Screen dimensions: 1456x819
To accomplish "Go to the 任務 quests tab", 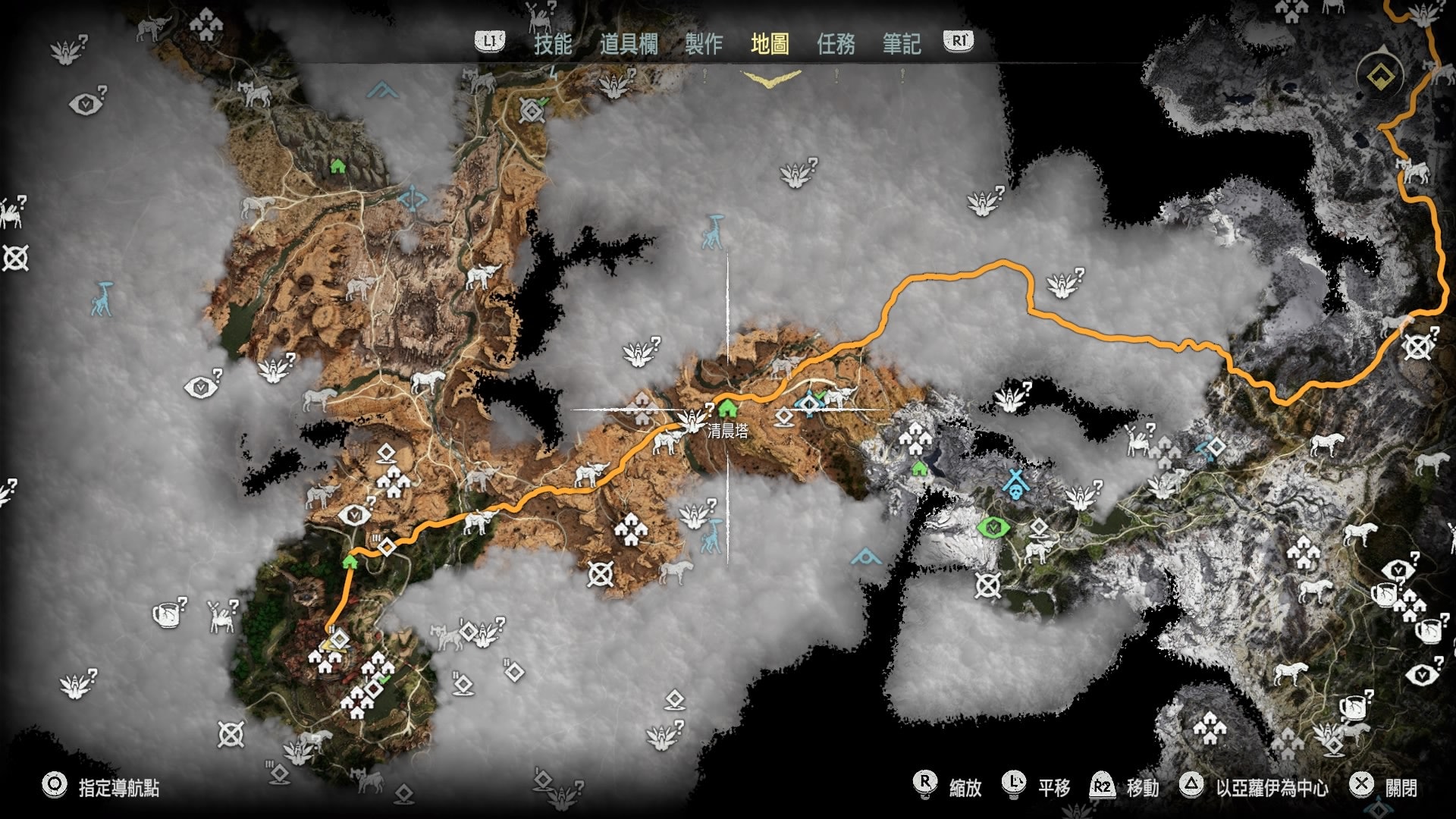I will (836, 44).
